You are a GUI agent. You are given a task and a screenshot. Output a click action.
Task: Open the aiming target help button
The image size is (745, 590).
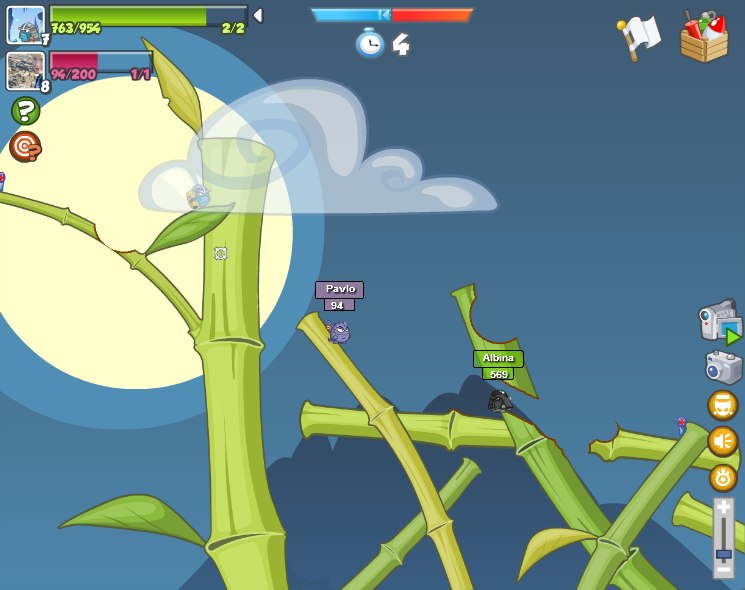click(25, 147)
